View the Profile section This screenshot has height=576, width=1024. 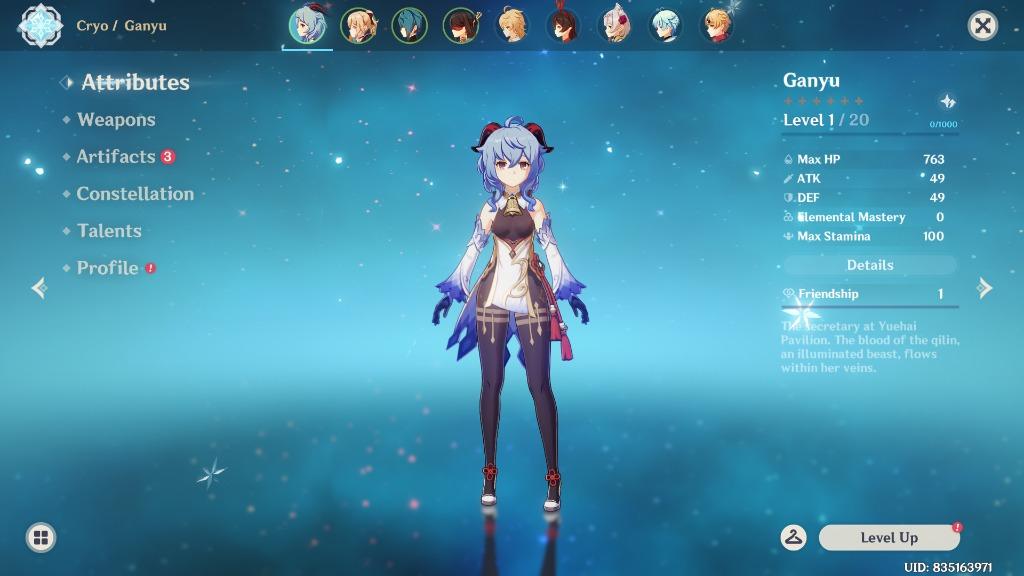coord(107,268)
